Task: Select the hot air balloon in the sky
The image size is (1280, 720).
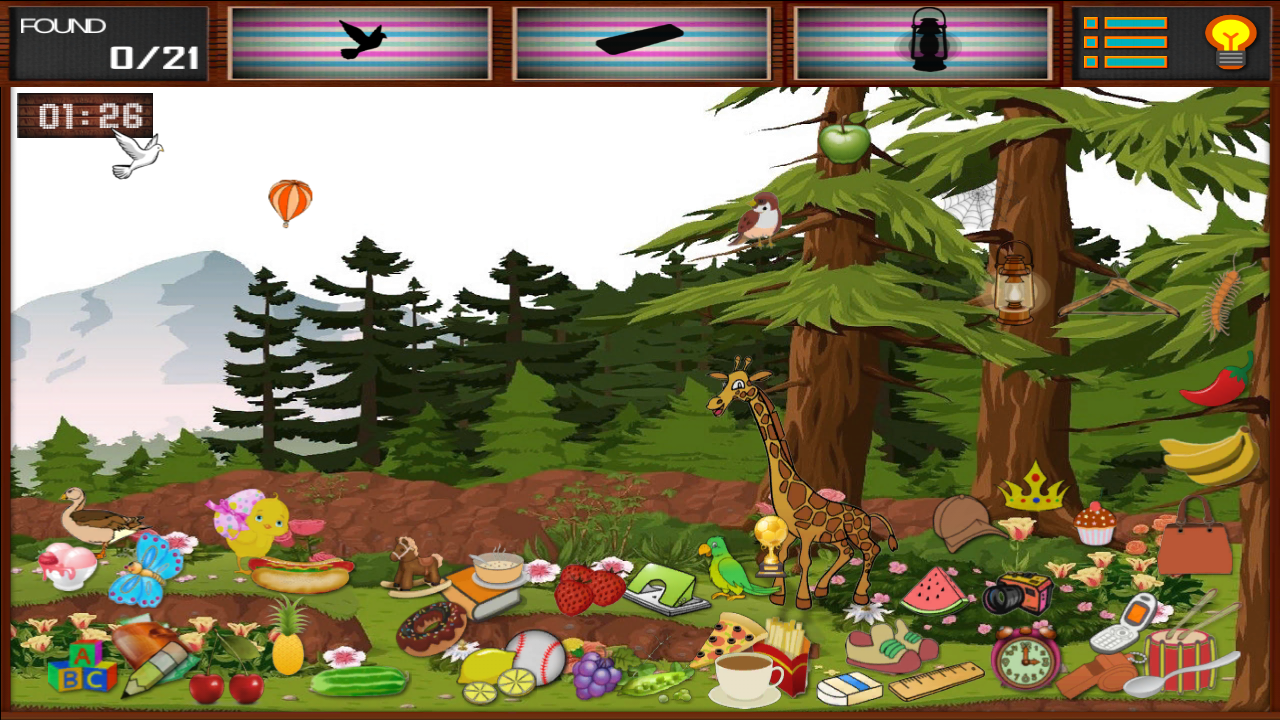Action: (291, 200)
